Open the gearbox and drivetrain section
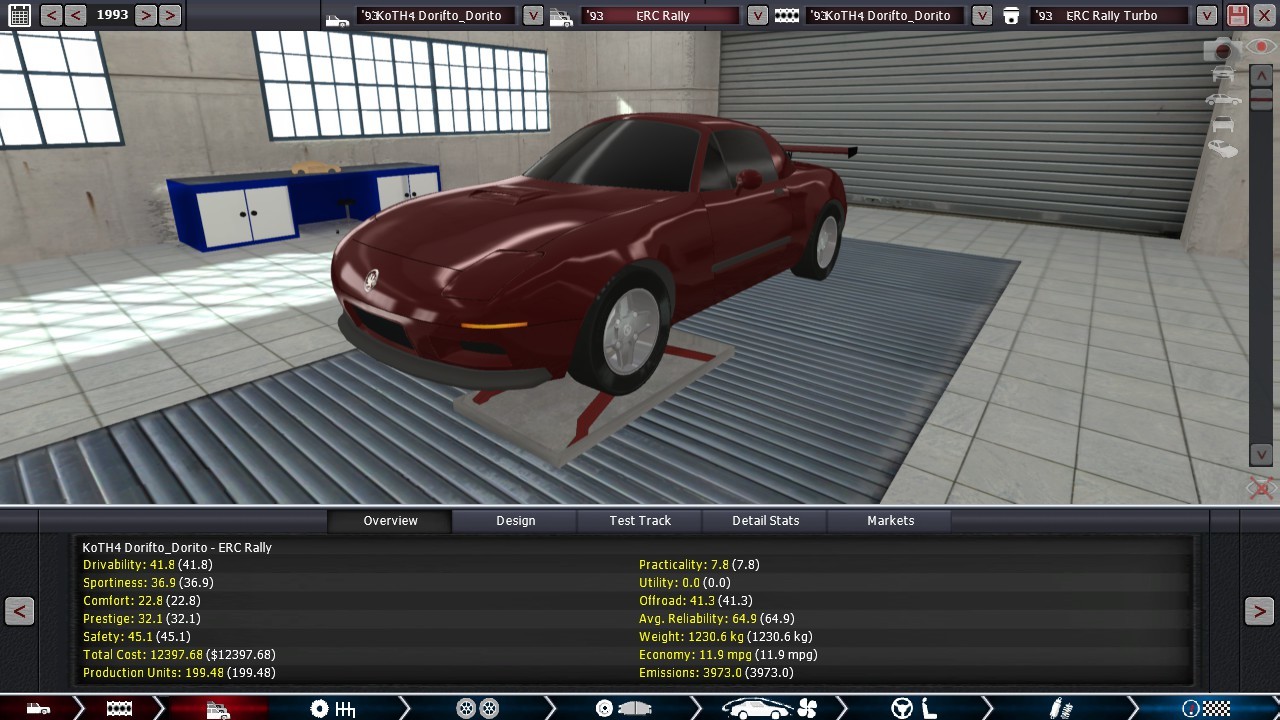The image size is (1280, 720). tap(333, 709)
